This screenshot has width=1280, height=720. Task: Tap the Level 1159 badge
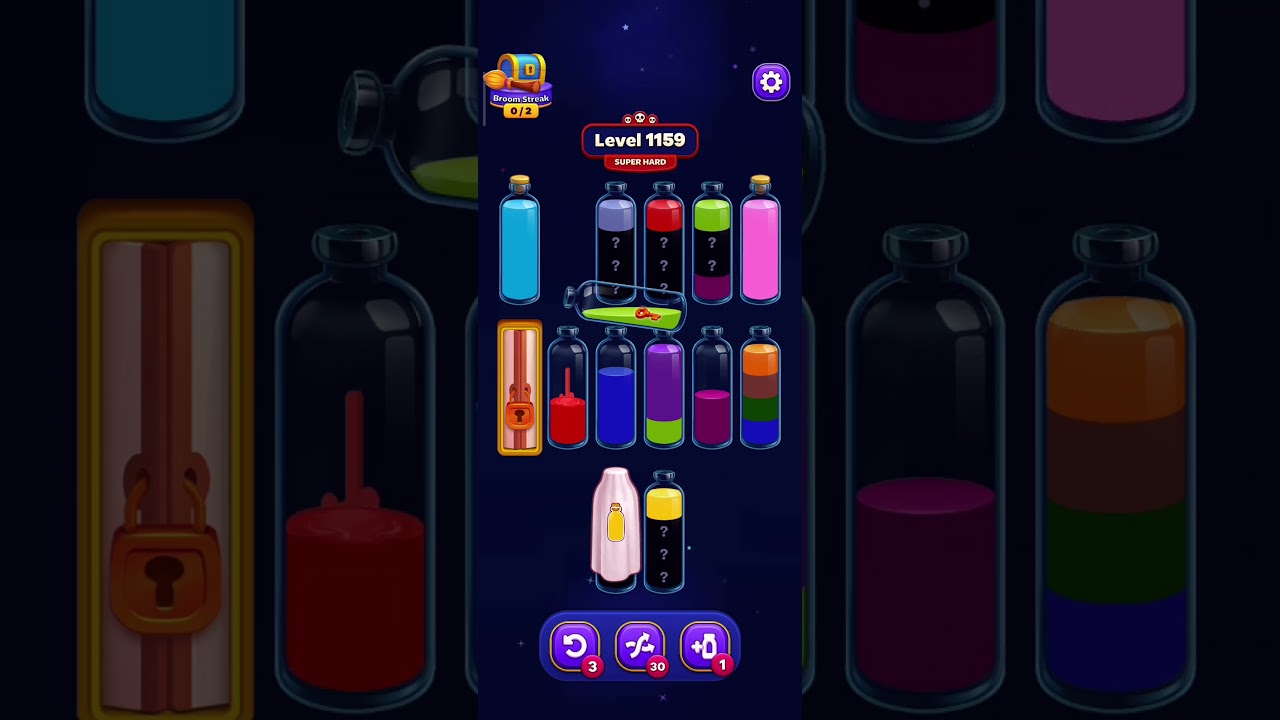tap(640, 140)
